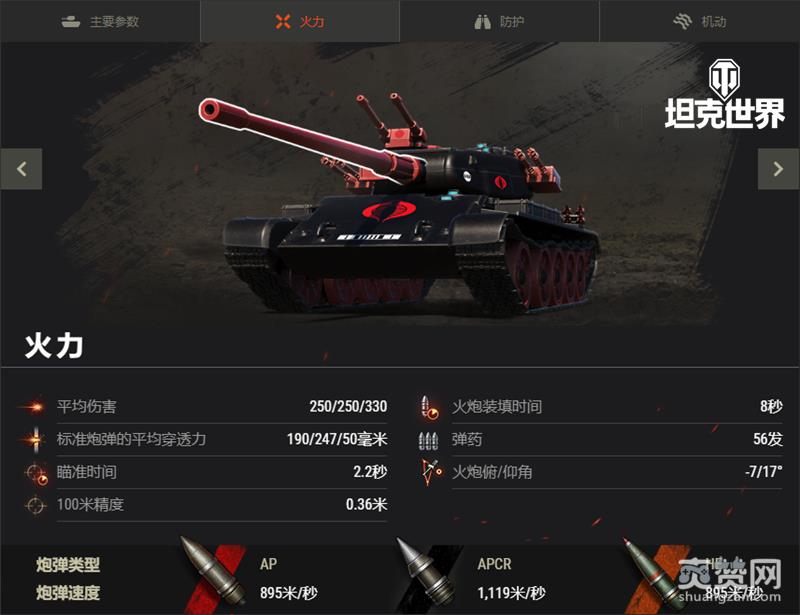800x615 pixels.
Task: Show the 机动 tab
Action: coord(699,21)
